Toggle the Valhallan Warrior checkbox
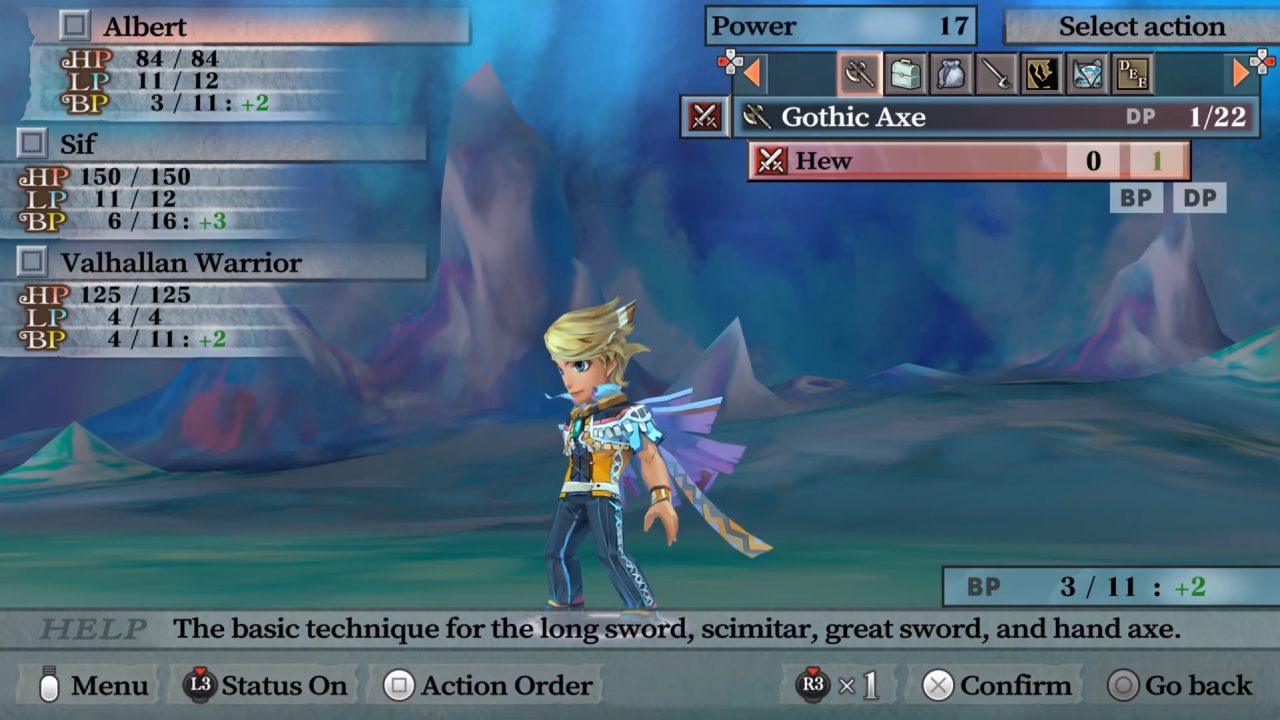 point(32,262)
